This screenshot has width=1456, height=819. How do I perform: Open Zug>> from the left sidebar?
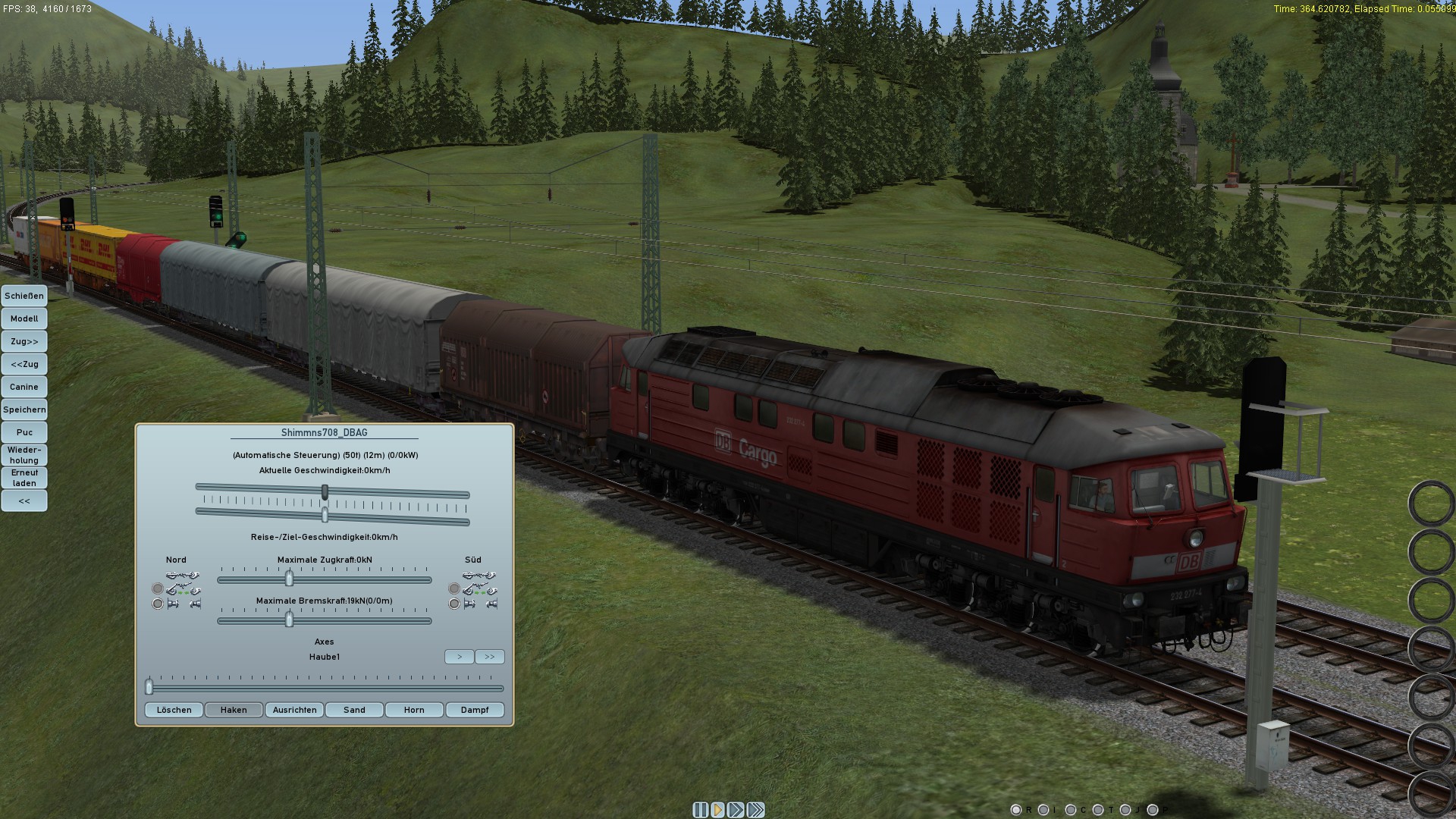click(x=24, y=341)
